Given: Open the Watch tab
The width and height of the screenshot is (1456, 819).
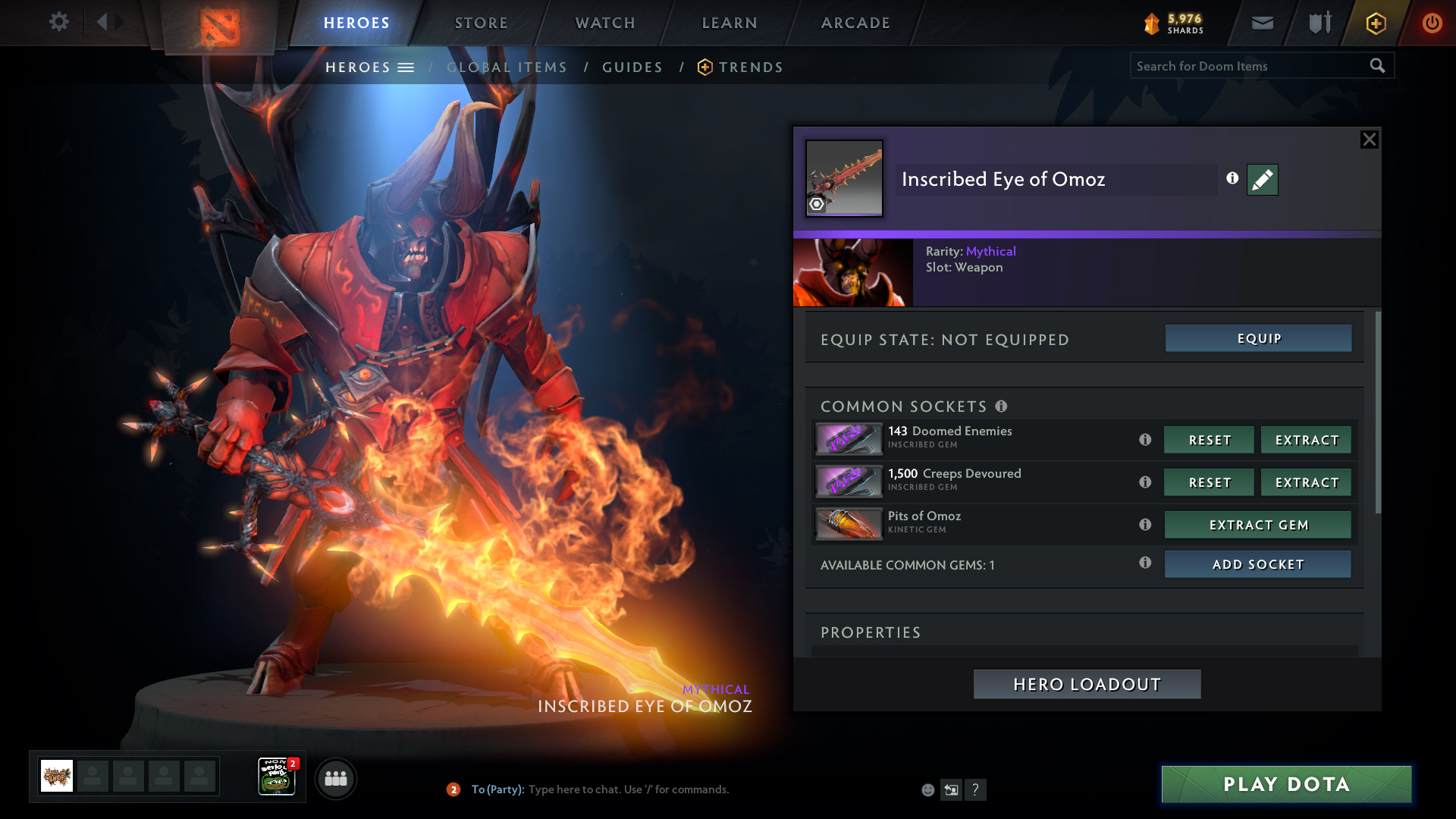Looking at the screenshot, I should click(605, 23).
